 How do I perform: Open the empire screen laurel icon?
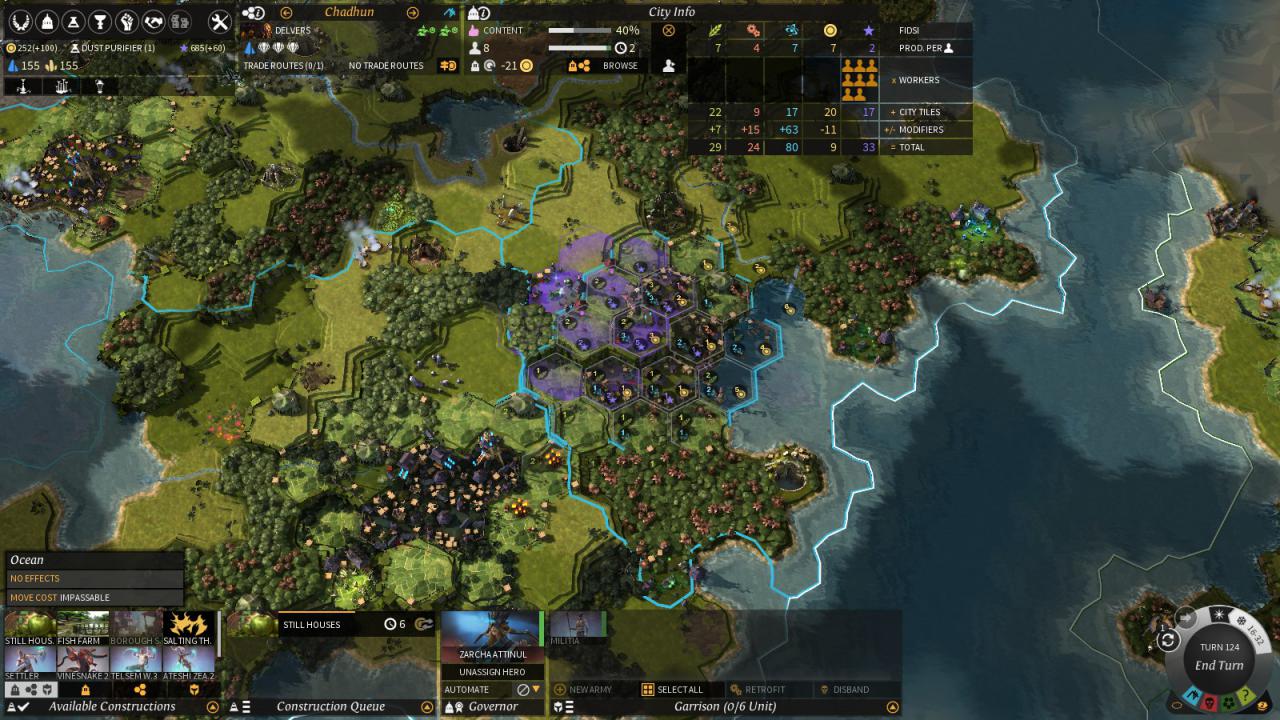point(19,21)
